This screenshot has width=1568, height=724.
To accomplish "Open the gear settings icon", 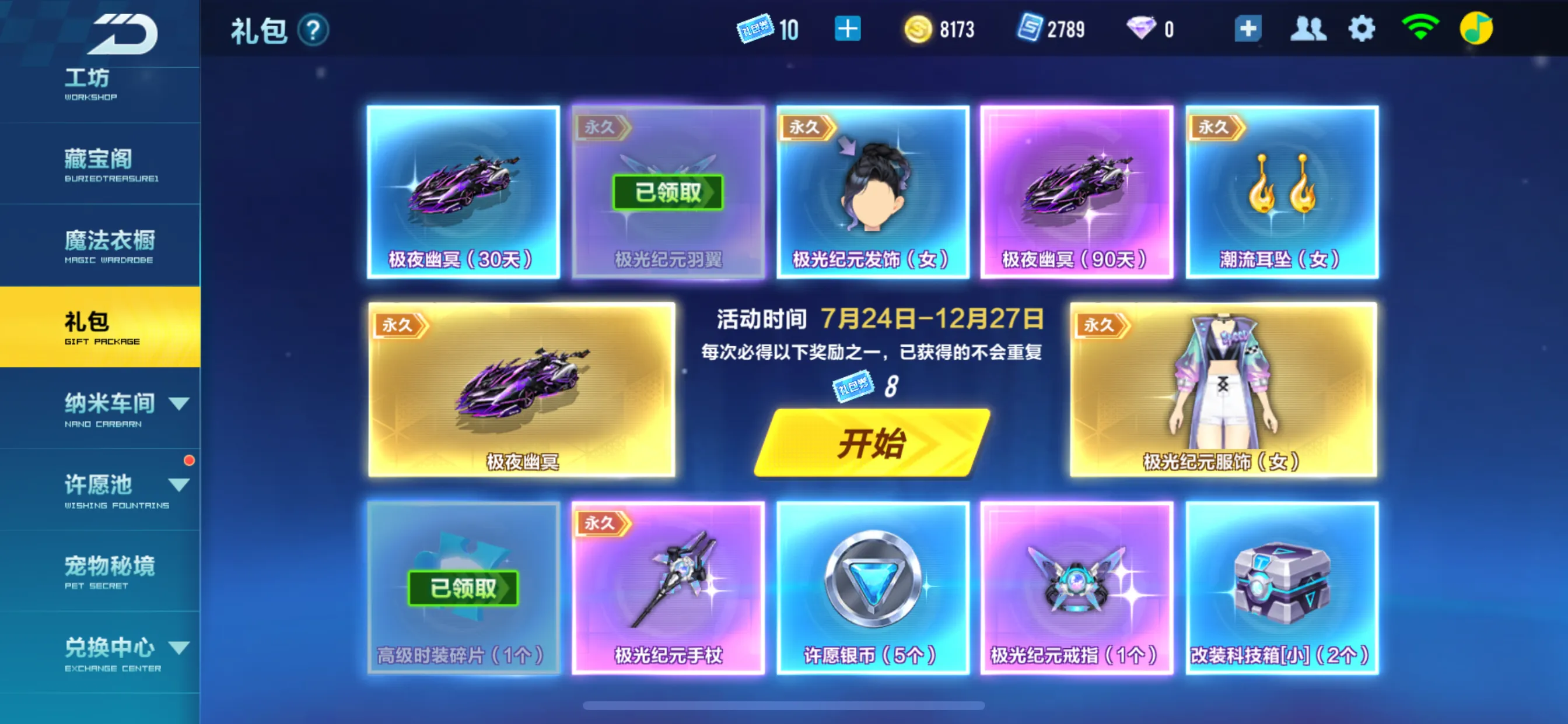I will (x=1361, y=29).
